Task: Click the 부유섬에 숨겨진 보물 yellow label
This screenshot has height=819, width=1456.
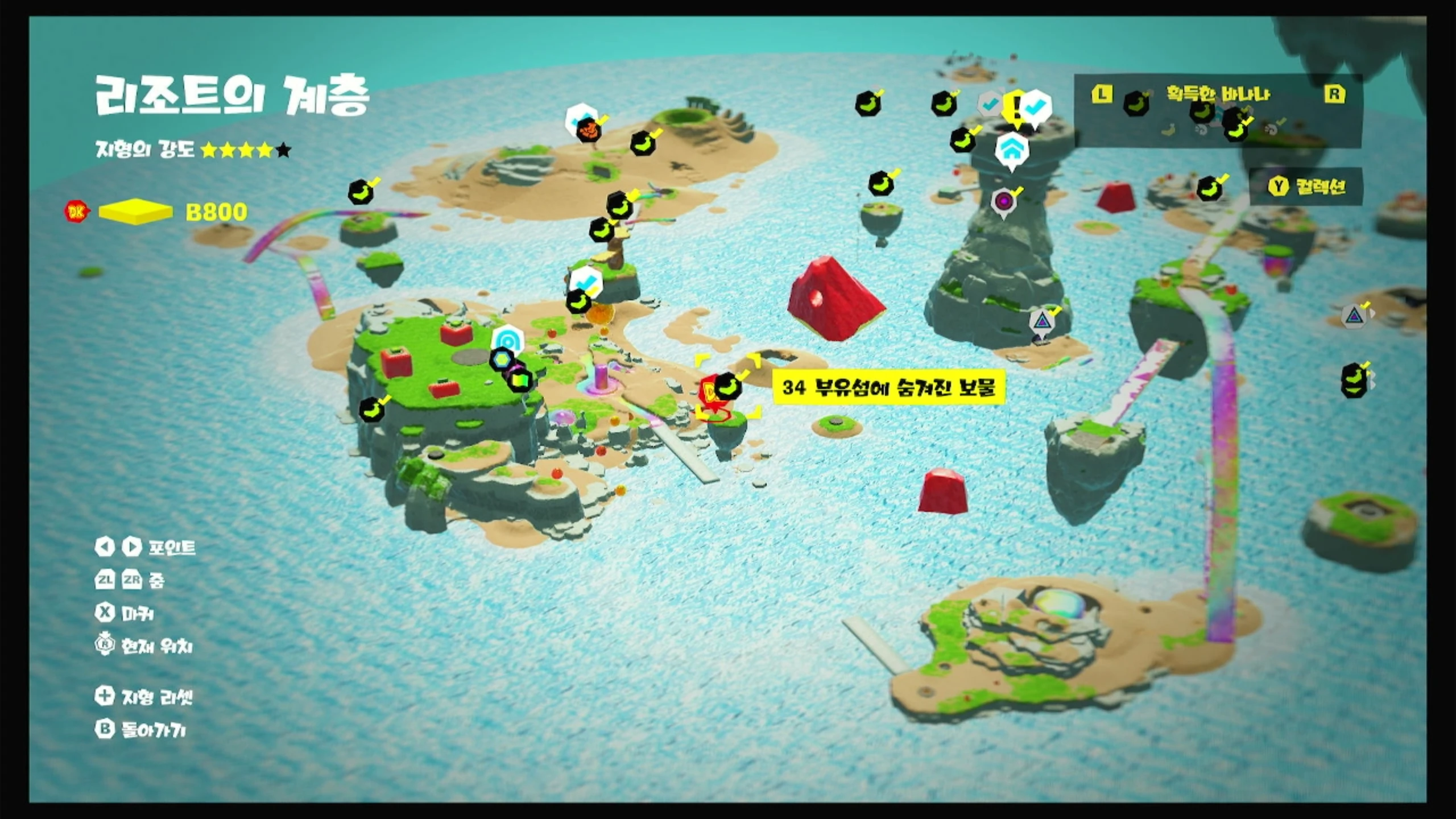Action: pyautogui.click(x=889, y=388)
